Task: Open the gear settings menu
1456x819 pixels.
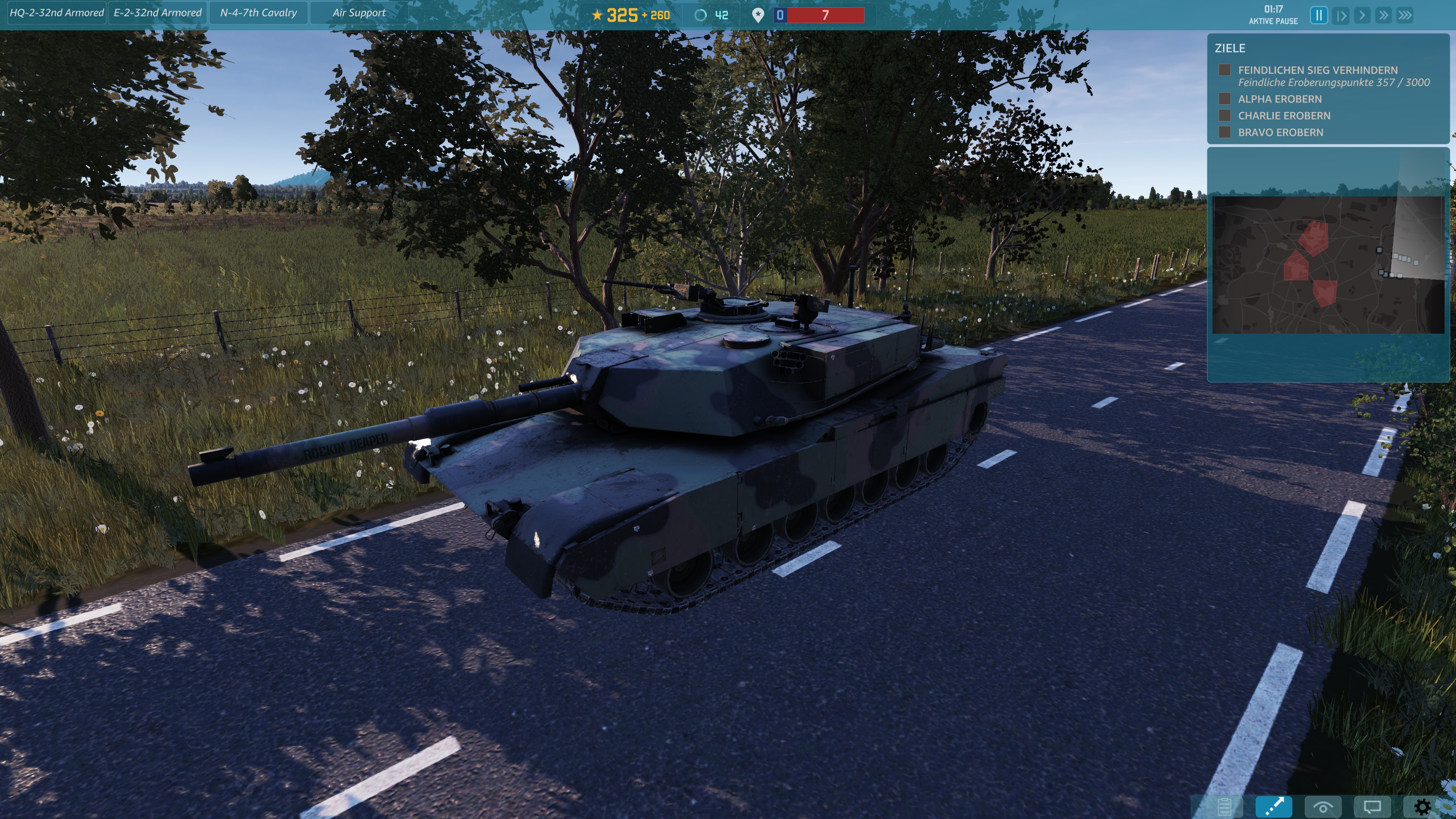Action: 1421,806
